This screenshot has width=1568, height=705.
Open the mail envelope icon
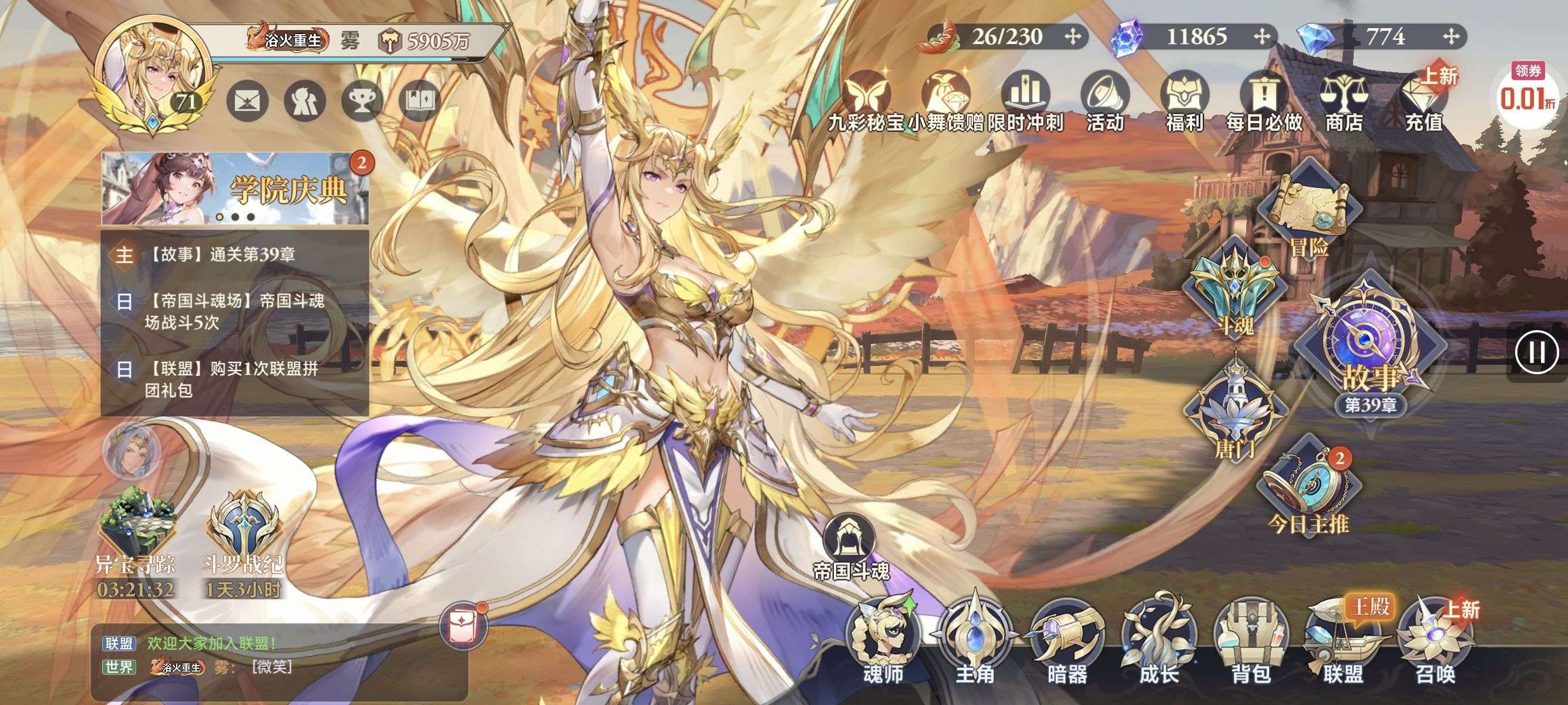click(x=247, y=101)
